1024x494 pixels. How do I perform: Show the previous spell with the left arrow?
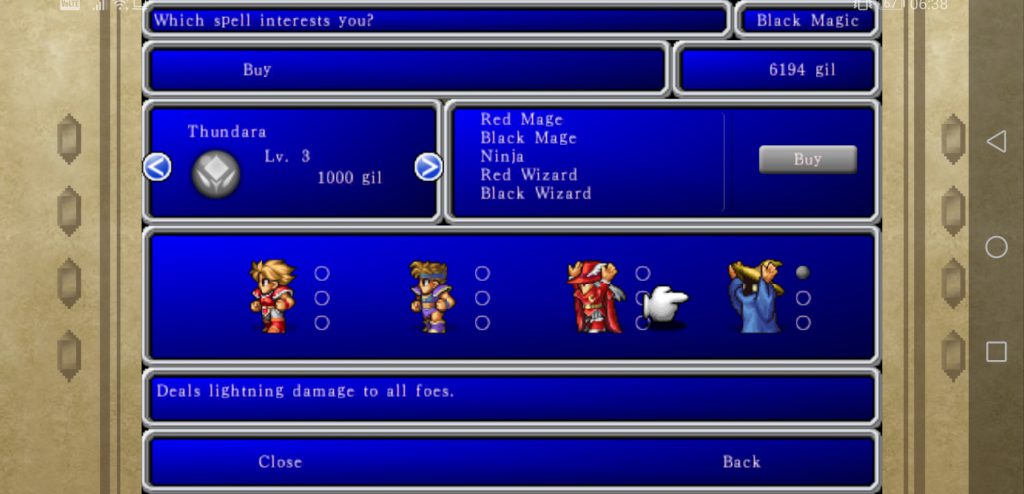157,167
